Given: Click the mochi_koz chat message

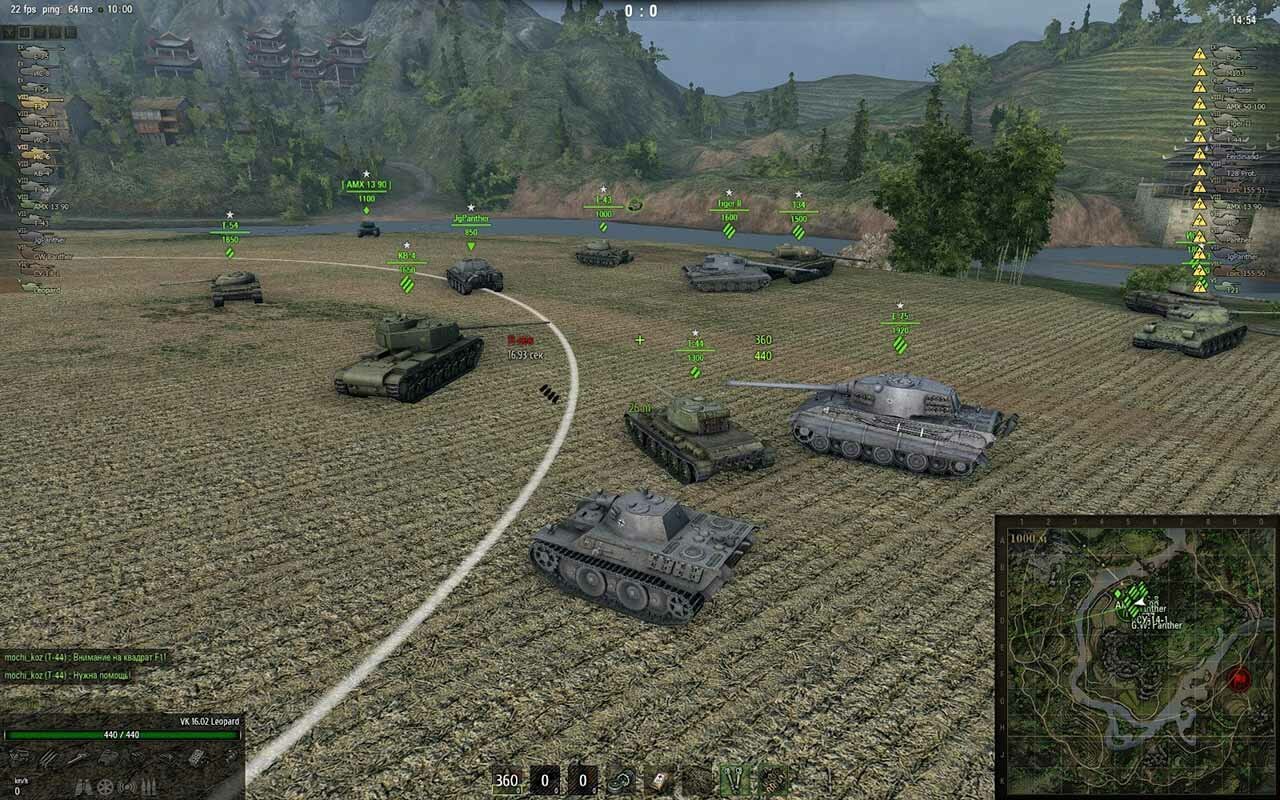Looking at the screenshot, I should click(x=85, y=657).
